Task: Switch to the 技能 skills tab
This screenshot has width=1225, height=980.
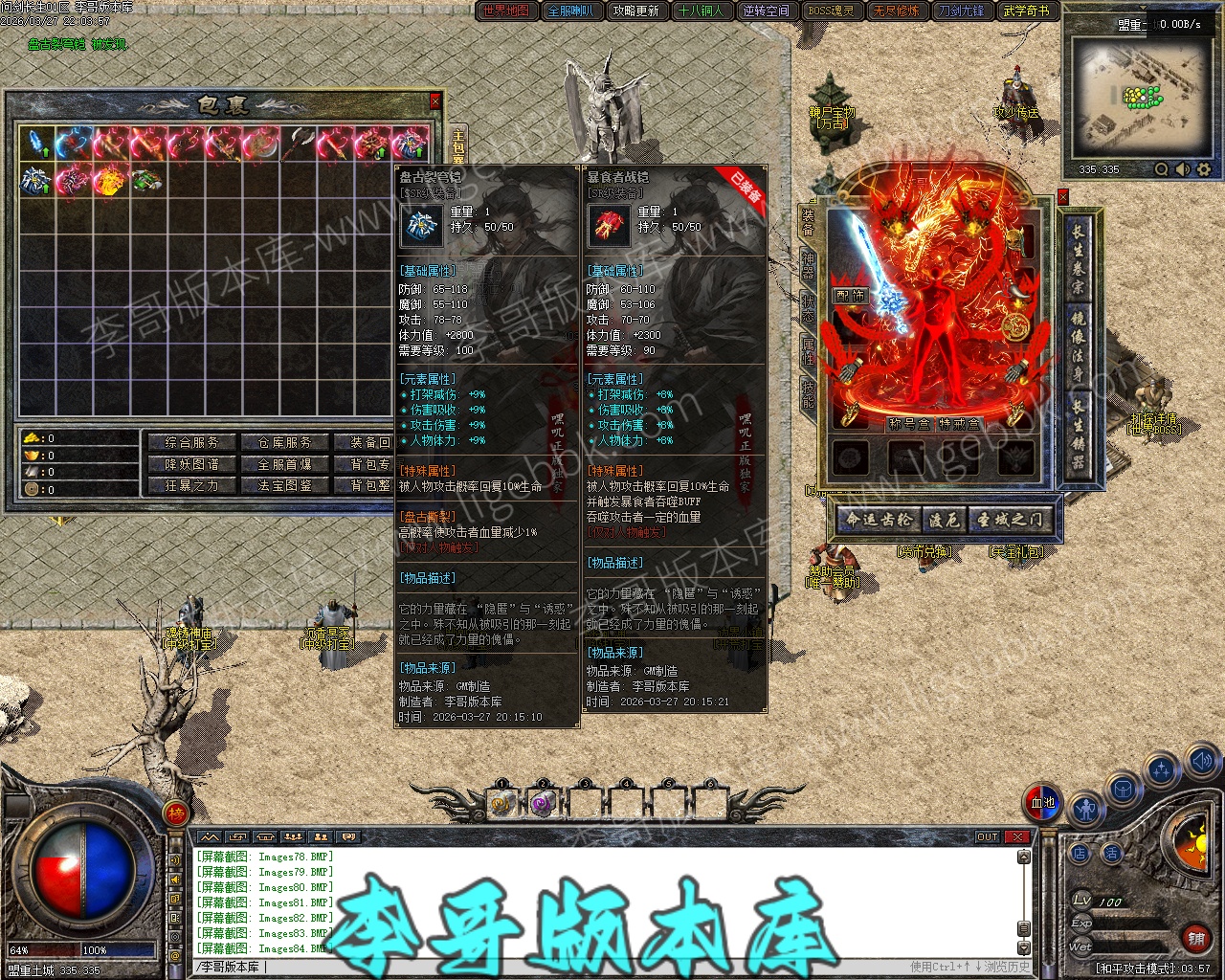Action: (809, 391)
